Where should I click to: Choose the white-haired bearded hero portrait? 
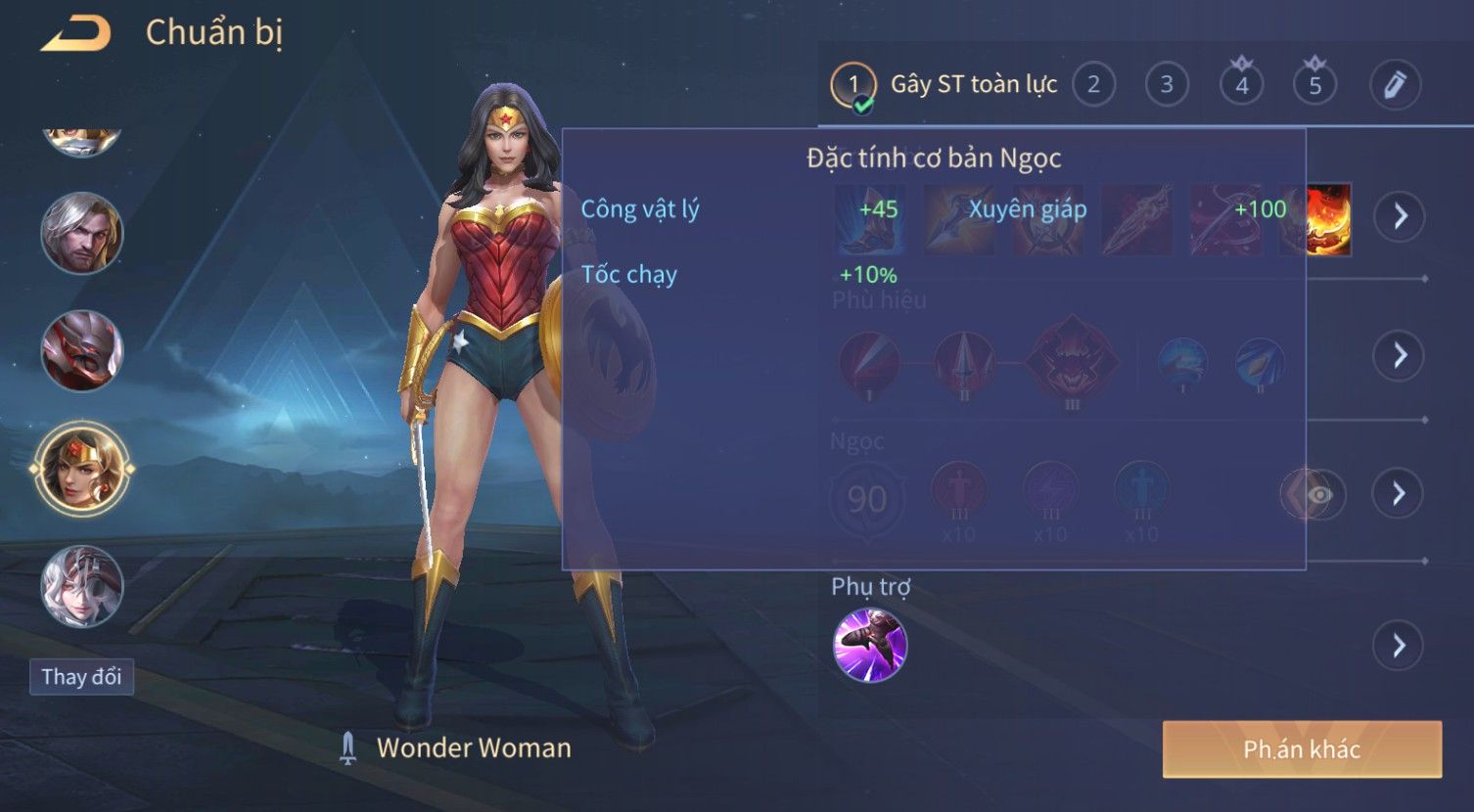[x=82, y=233]
